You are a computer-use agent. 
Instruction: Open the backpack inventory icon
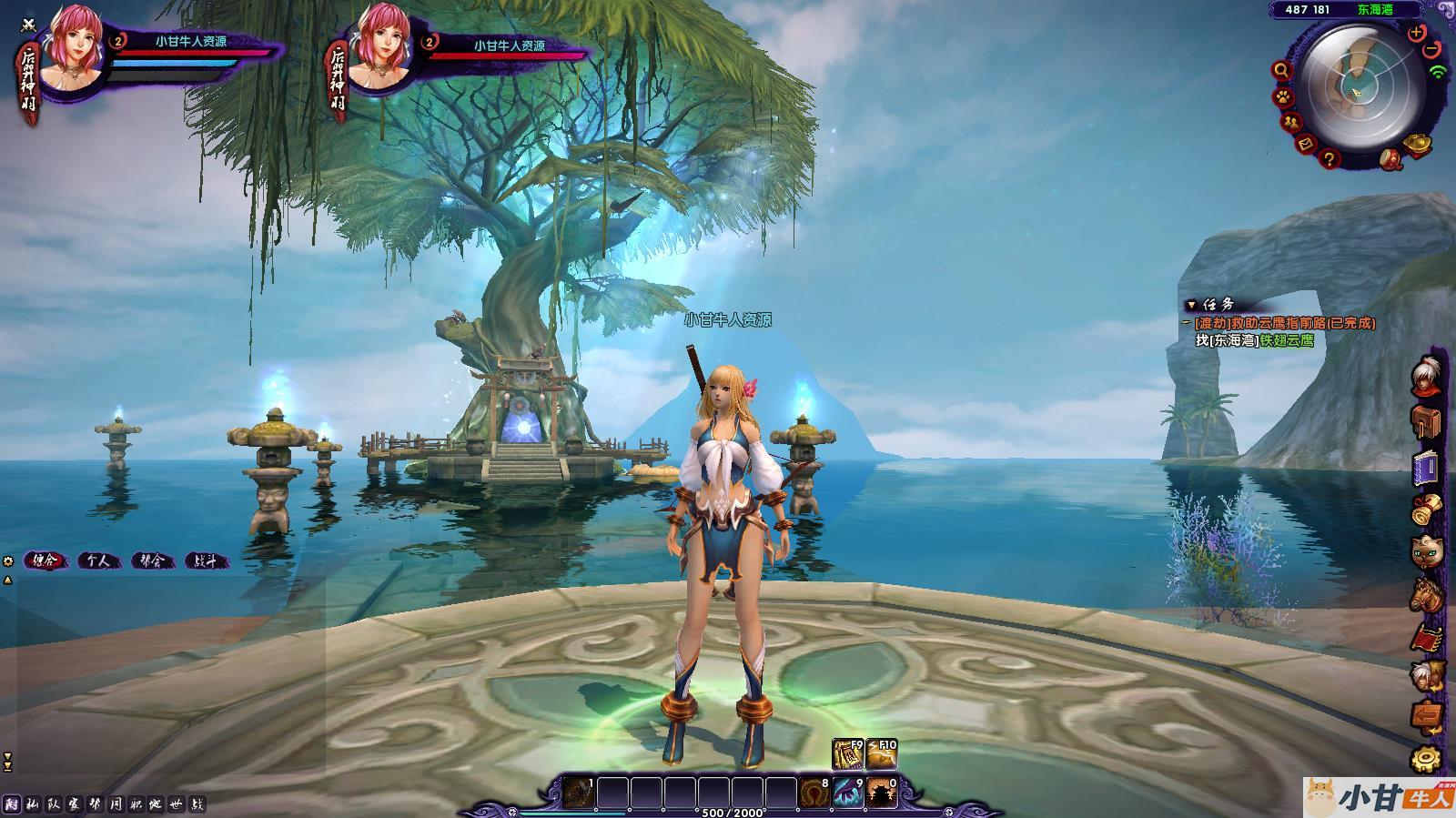click(1426, 422)
